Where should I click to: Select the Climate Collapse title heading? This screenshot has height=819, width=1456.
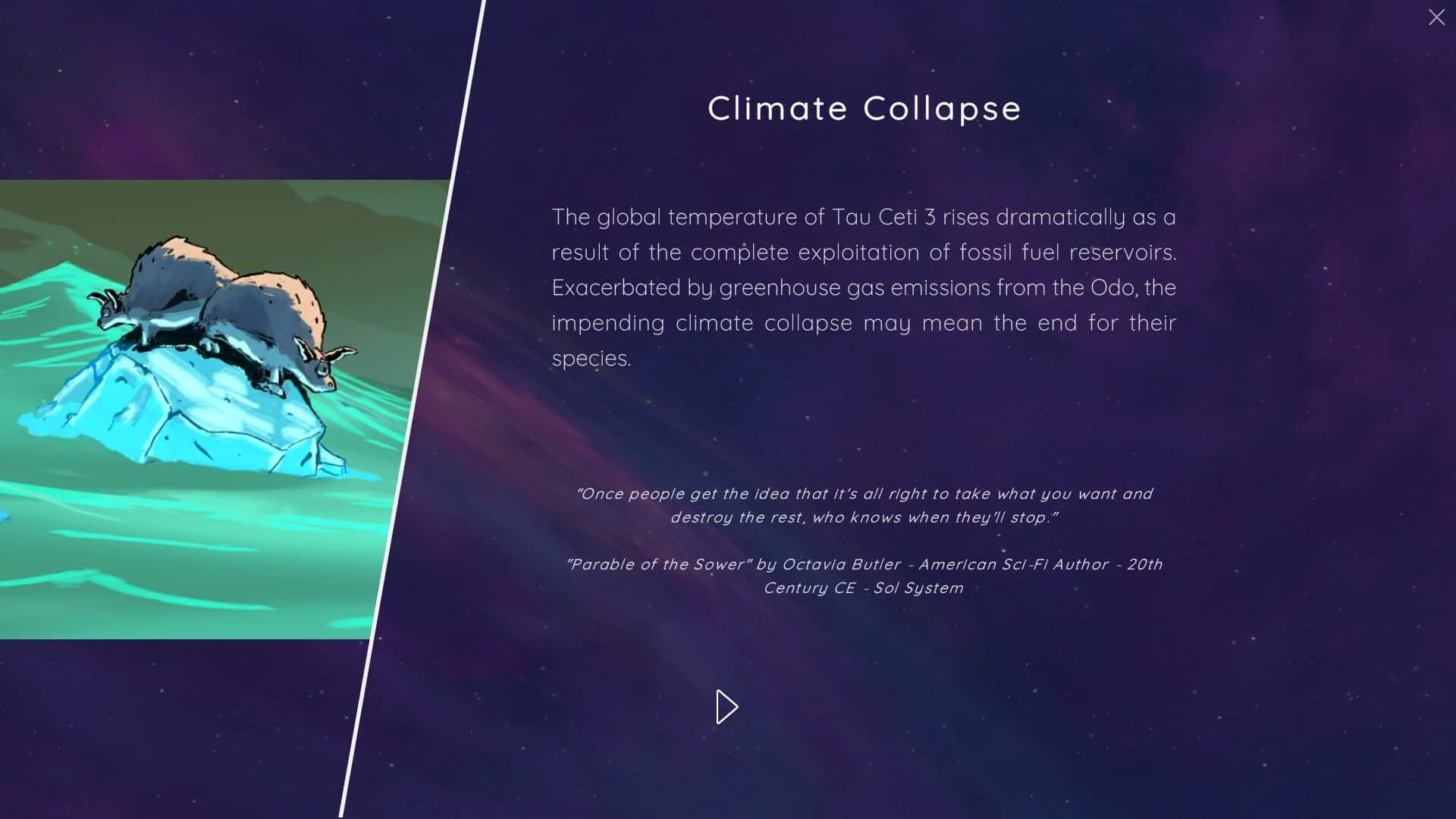(864, 108)
